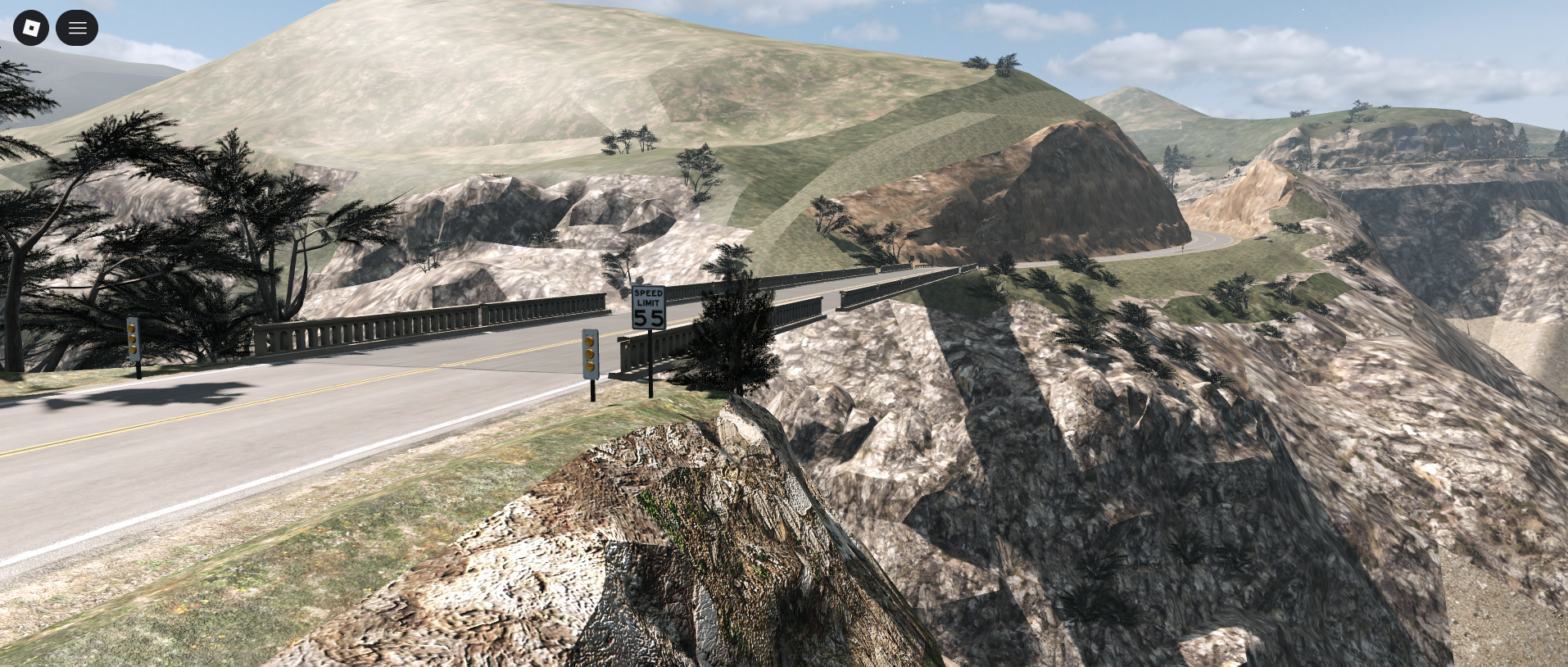
Task: Open the Roblox logo menu
Action: (x=31, y=29)
